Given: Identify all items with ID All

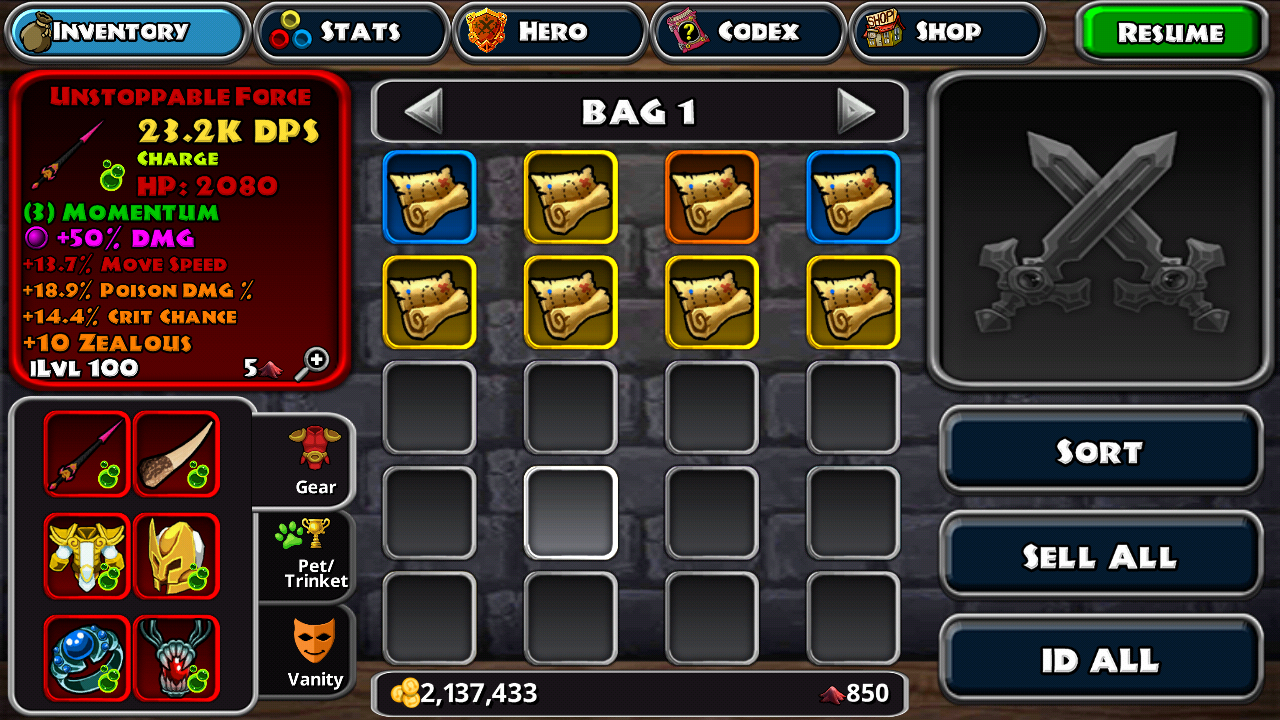Looking at the screenshot, I should coord(1100,660).
